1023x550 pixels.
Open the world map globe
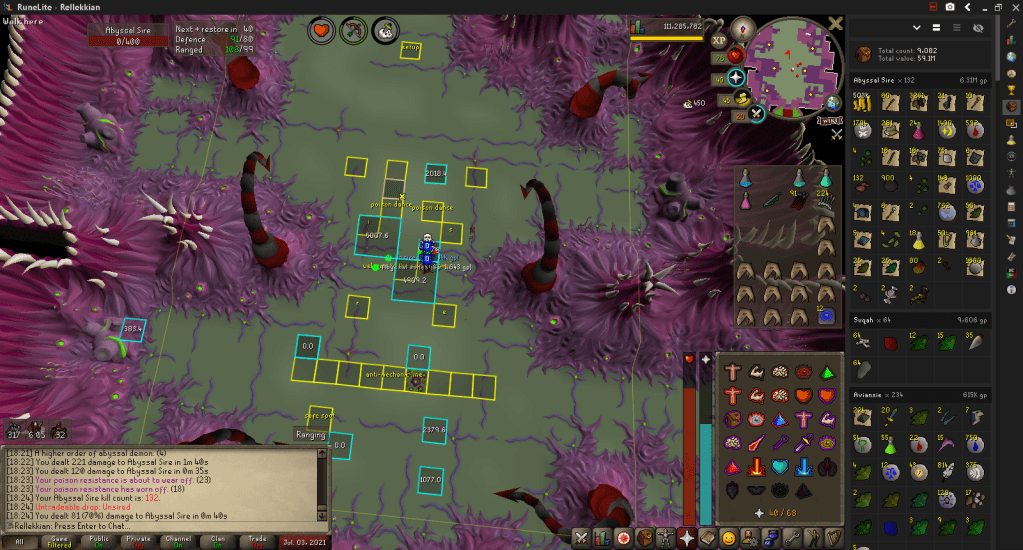click(x=833, y=102)
